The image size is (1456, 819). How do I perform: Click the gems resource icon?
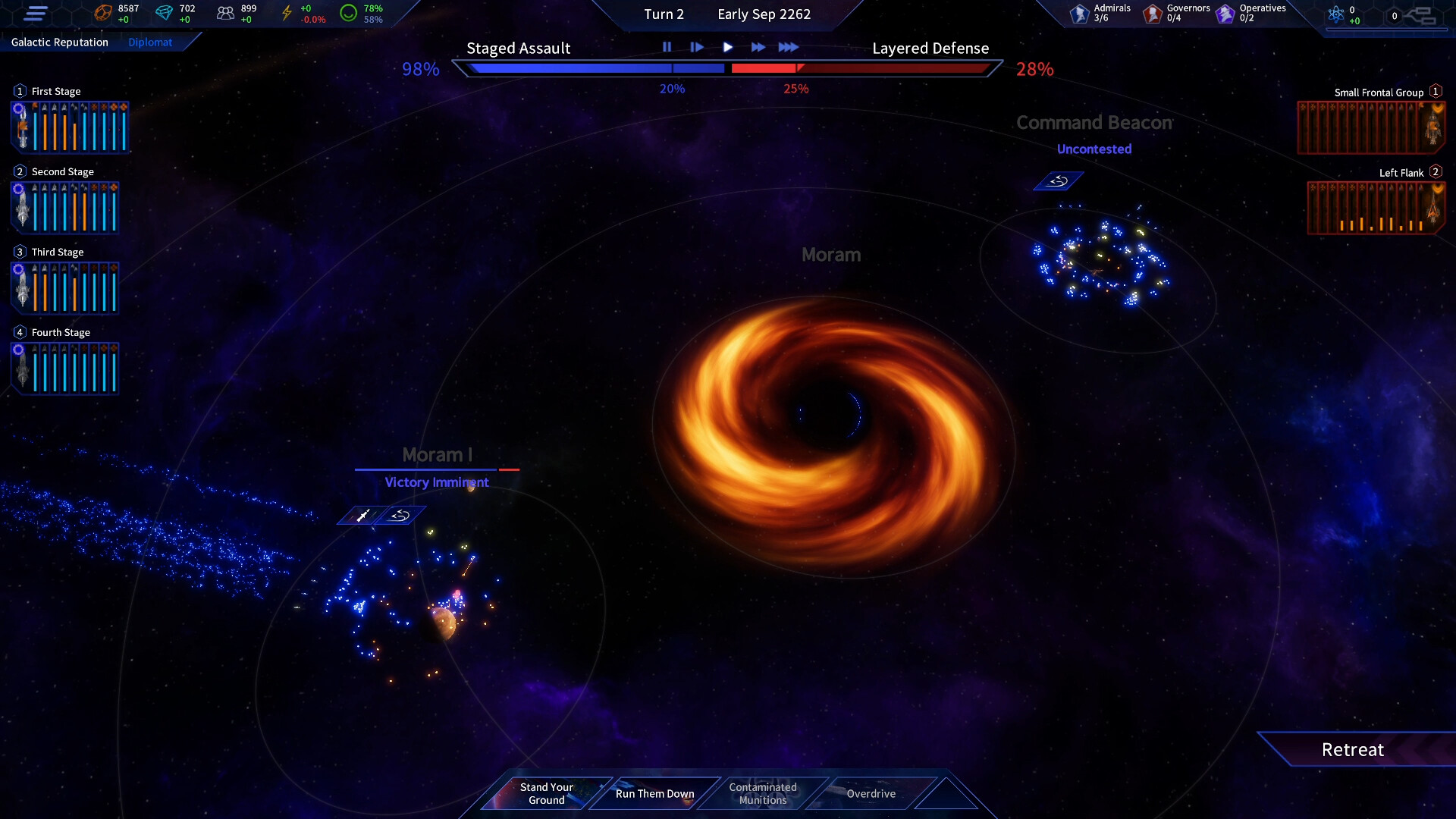(x=166, y=11)
